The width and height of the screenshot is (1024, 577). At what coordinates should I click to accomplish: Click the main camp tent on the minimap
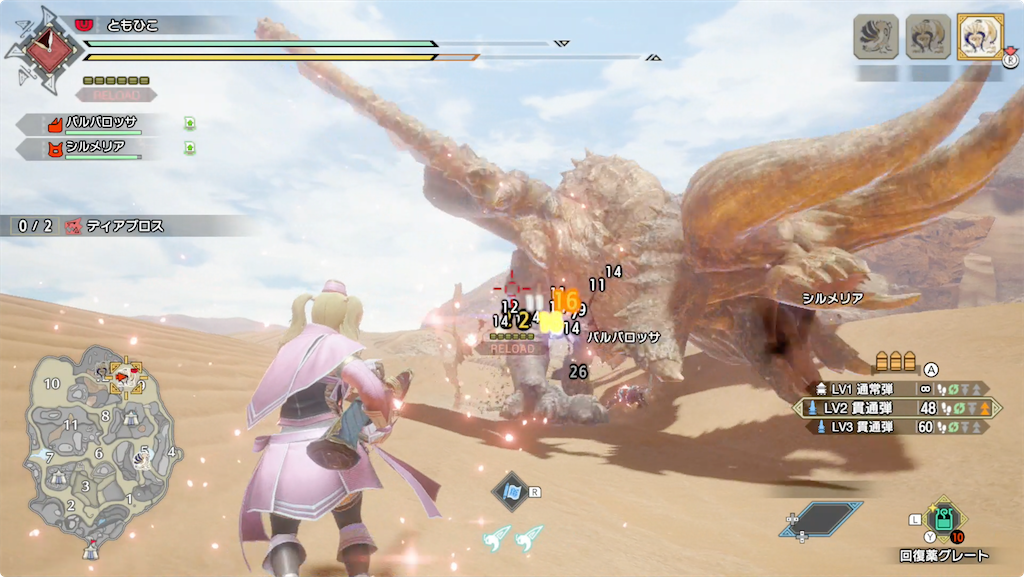coord(92,548)
